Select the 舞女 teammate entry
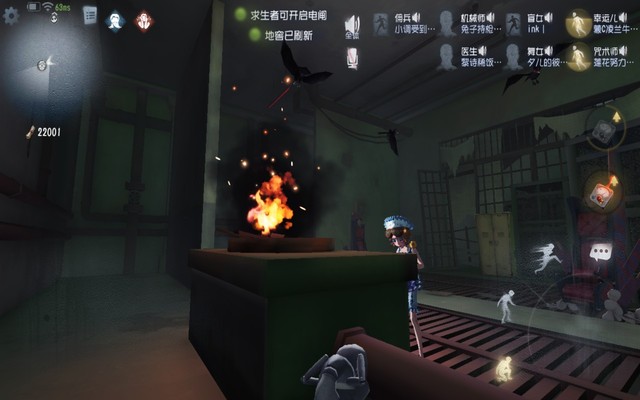This screenshot has height=400, width=640. click(x=530, y=55)
